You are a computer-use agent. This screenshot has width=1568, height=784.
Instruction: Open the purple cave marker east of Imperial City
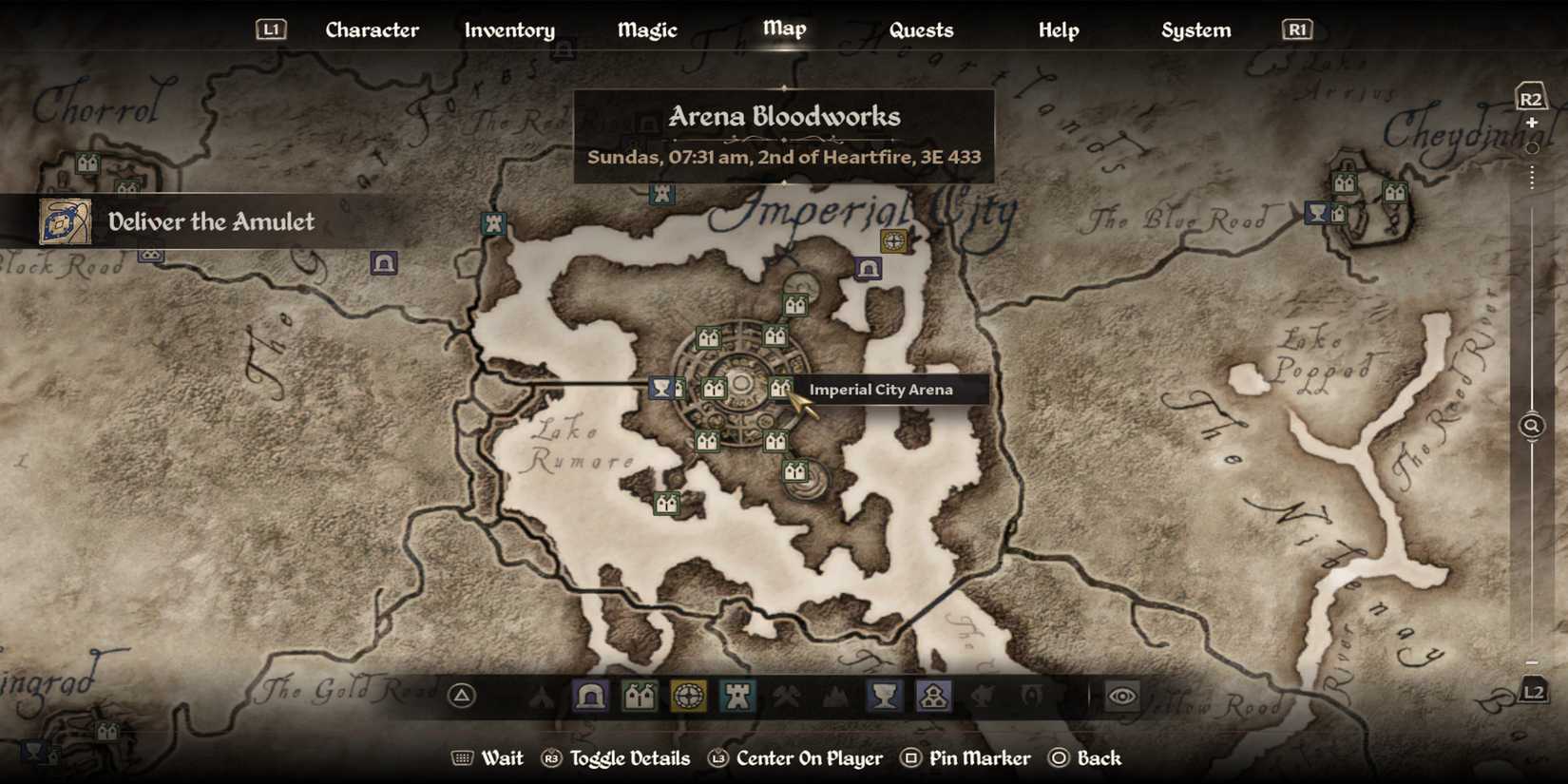pos(866,271)
